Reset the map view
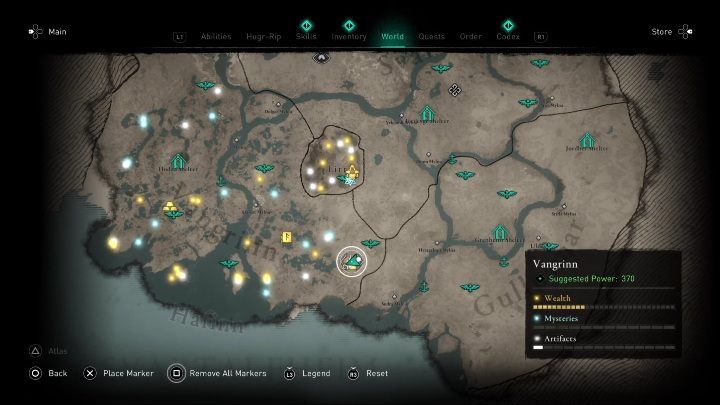Screen dimensions: 720x405 click(368, 373)
